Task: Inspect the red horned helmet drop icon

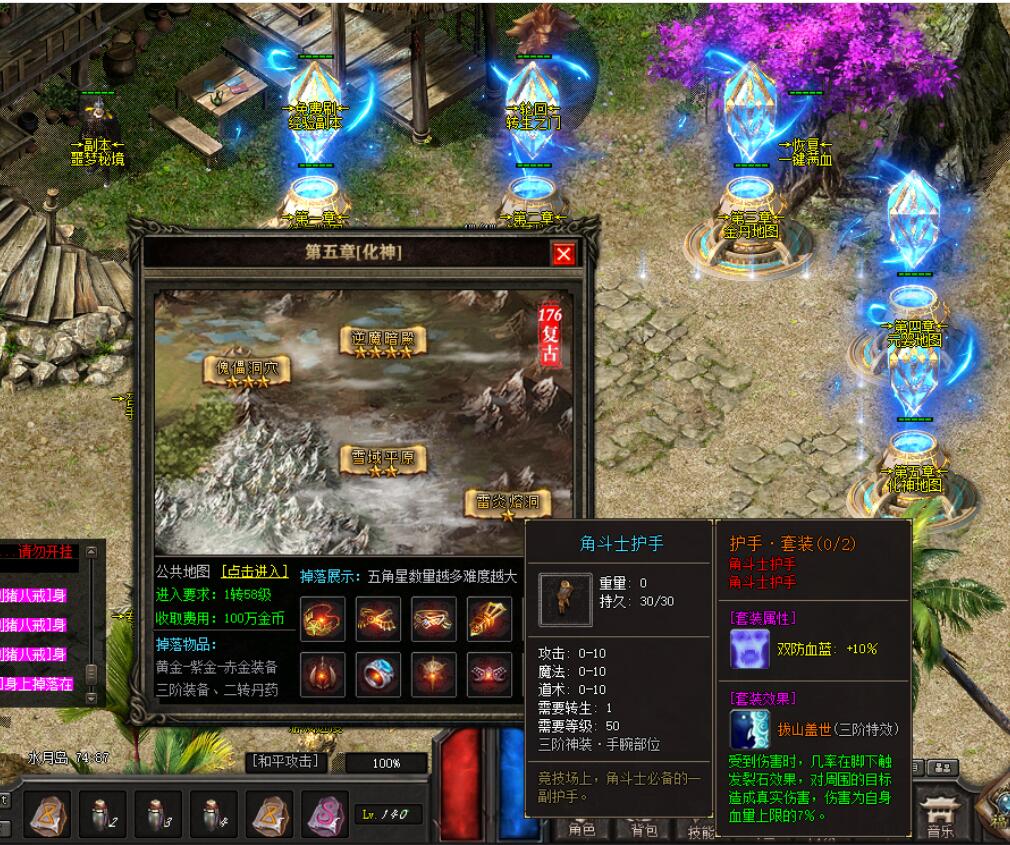Action: coord(323,675)
